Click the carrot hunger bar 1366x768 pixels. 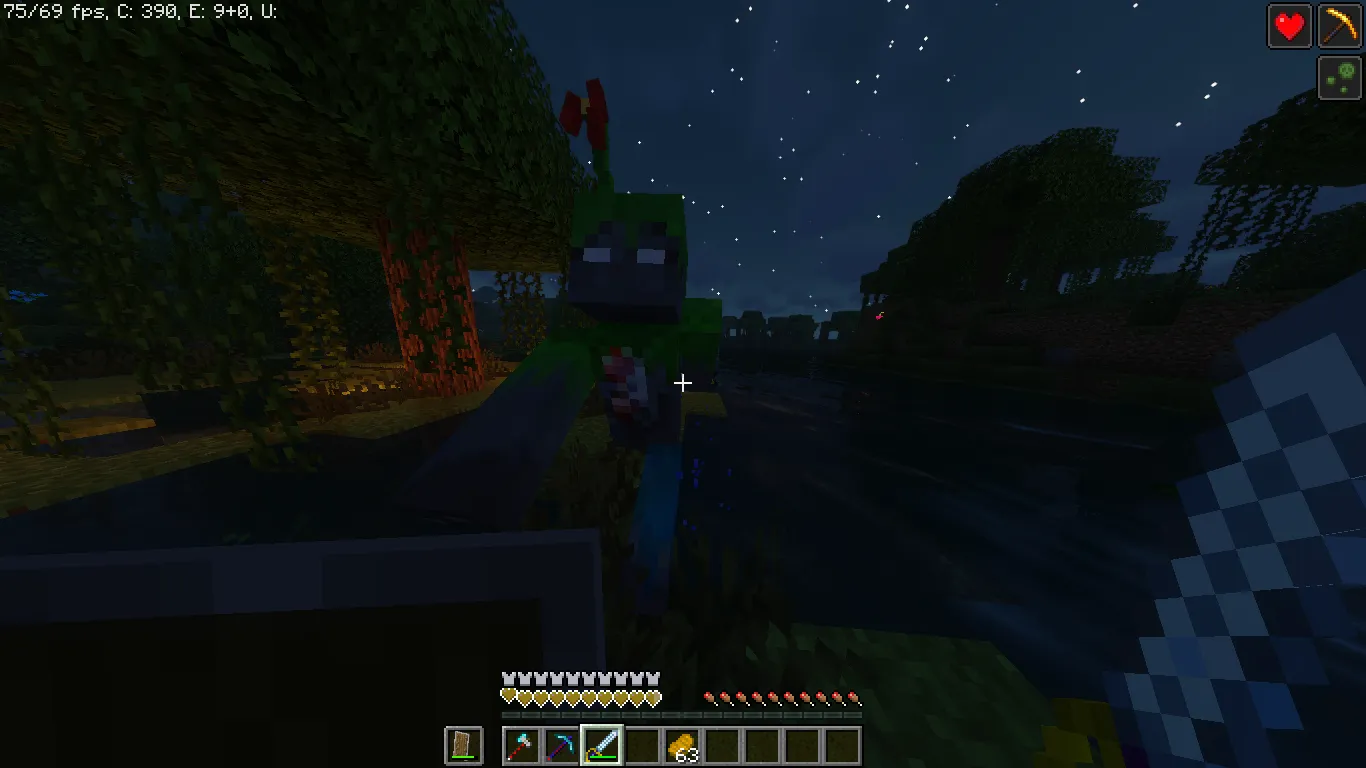point(780,697)
